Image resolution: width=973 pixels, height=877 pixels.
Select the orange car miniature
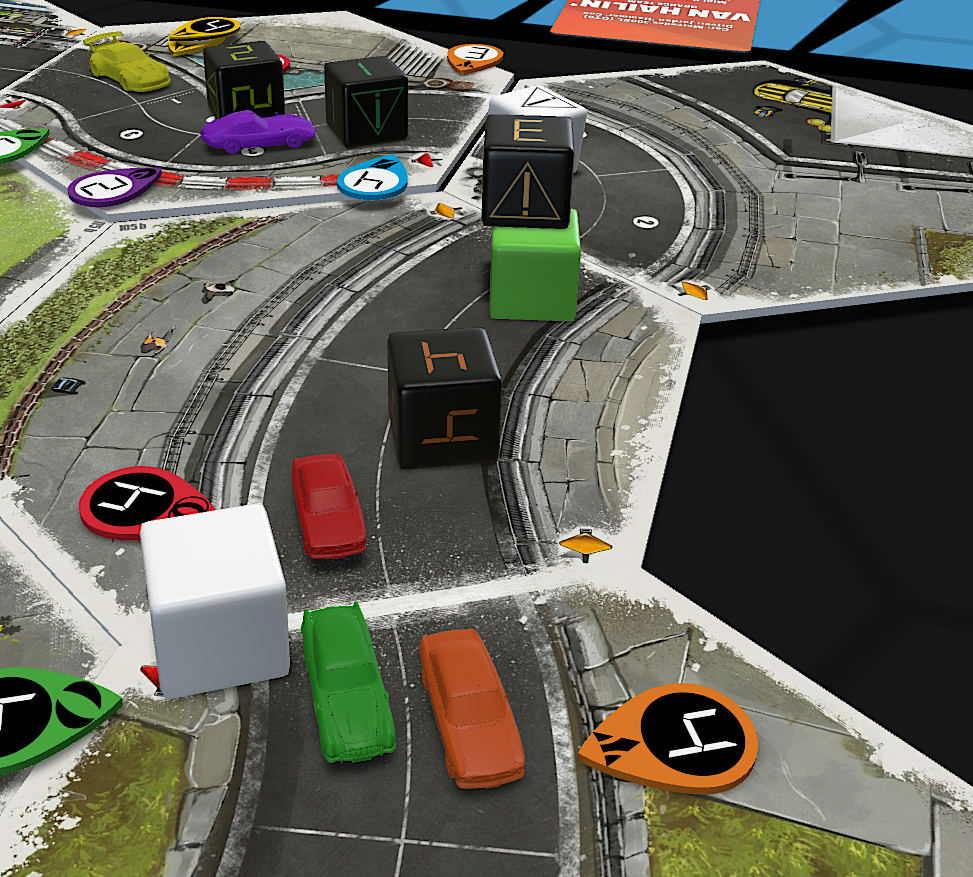471,706
